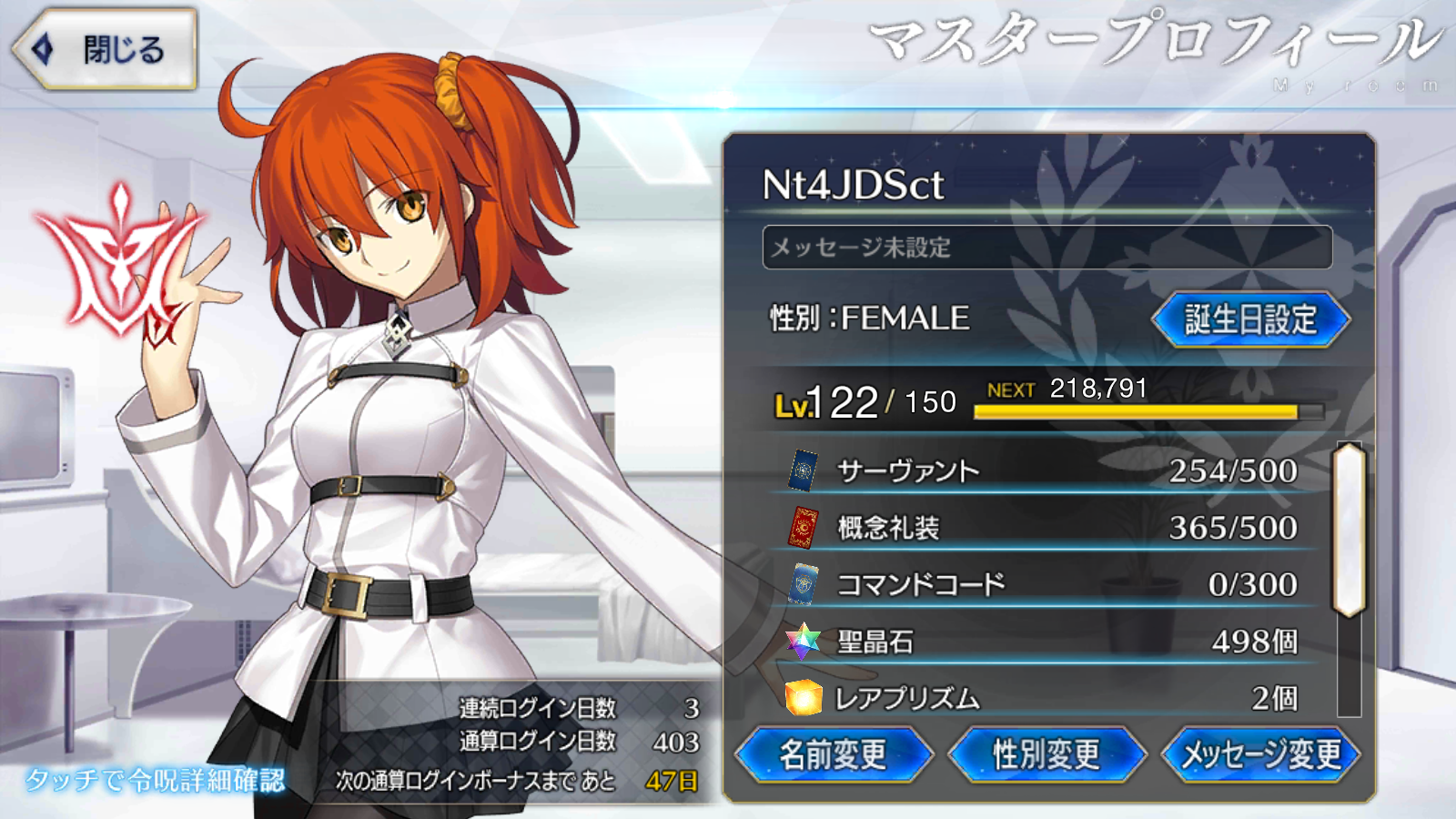Viewport: 1456px width, 819px height.
Task: Click the メッセージ未設定 message field
Action: pyautogui.click(x=1046, y=246)
